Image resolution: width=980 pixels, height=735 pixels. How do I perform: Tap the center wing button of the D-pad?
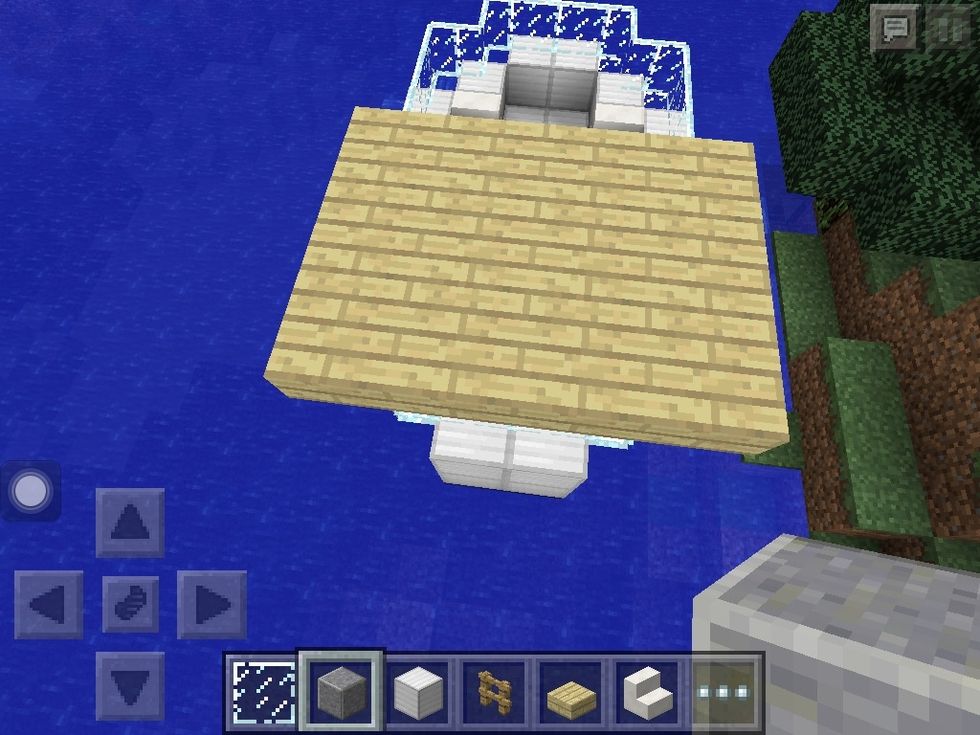coord(130,605)
